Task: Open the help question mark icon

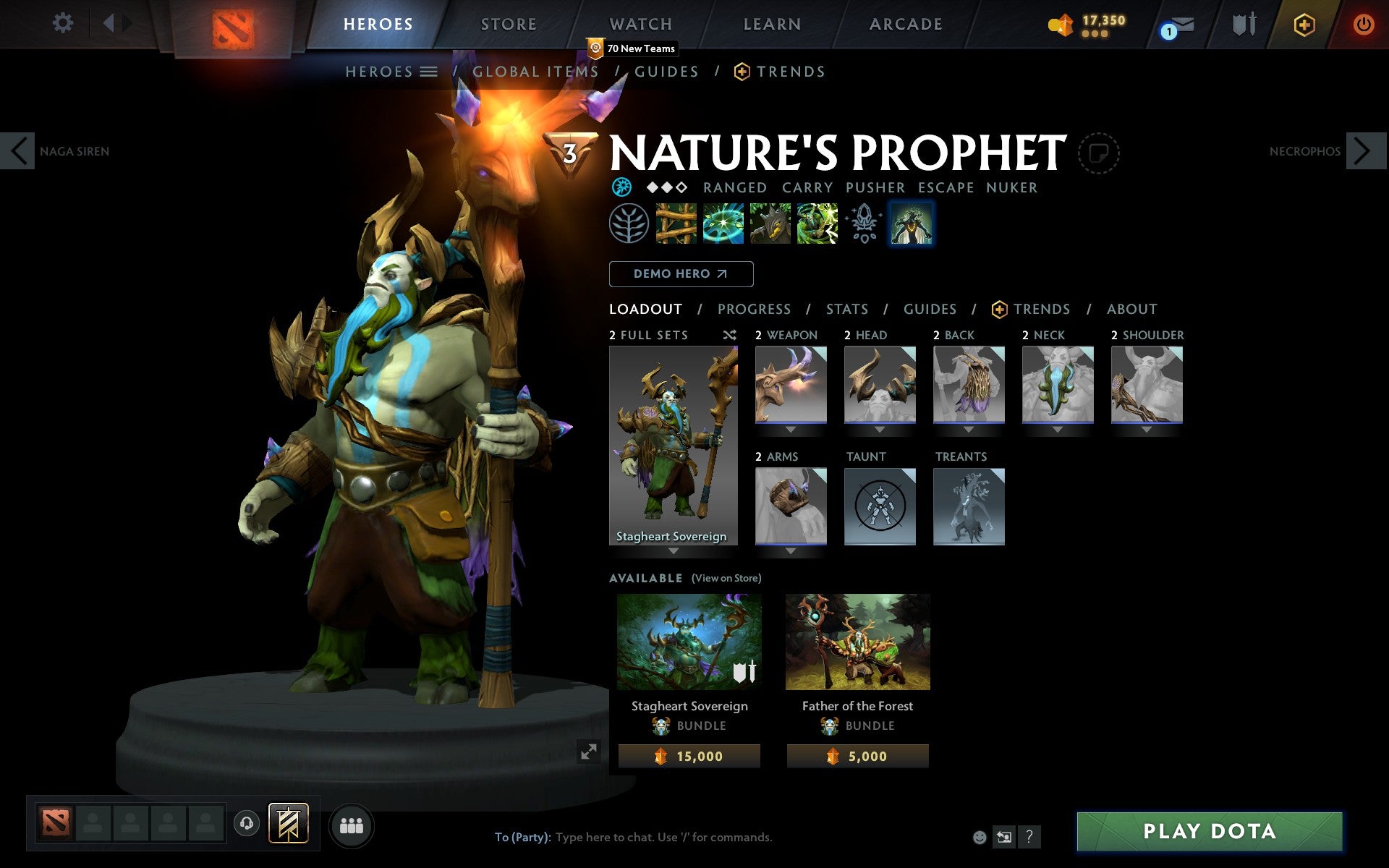Action: [x=1029, y=836]
